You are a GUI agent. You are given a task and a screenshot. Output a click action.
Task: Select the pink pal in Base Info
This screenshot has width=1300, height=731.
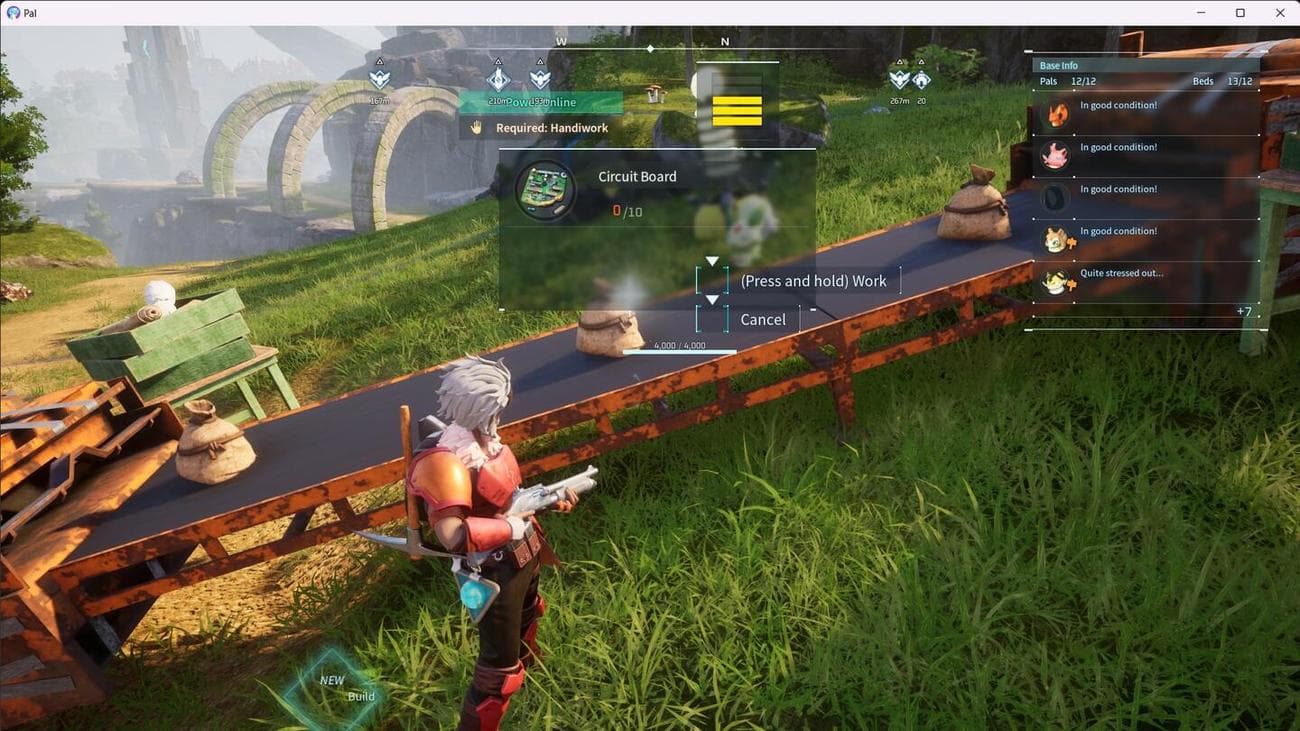tap(1055, 156)
